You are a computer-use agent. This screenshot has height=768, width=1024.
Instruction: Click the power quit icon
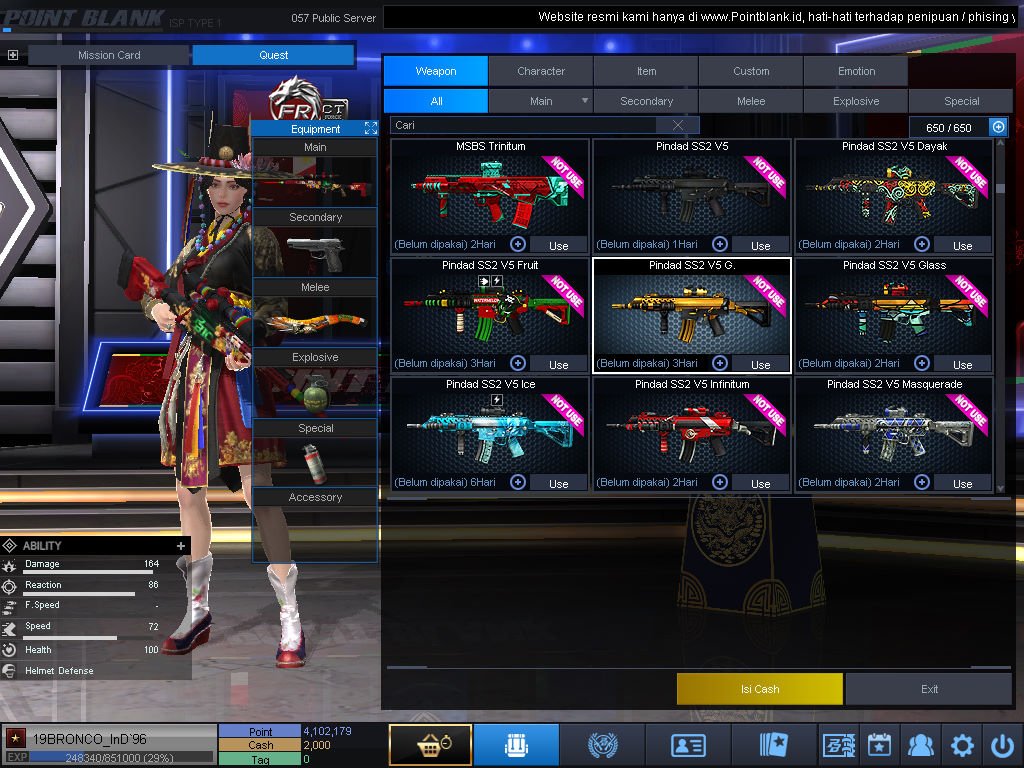point(1003,745)
